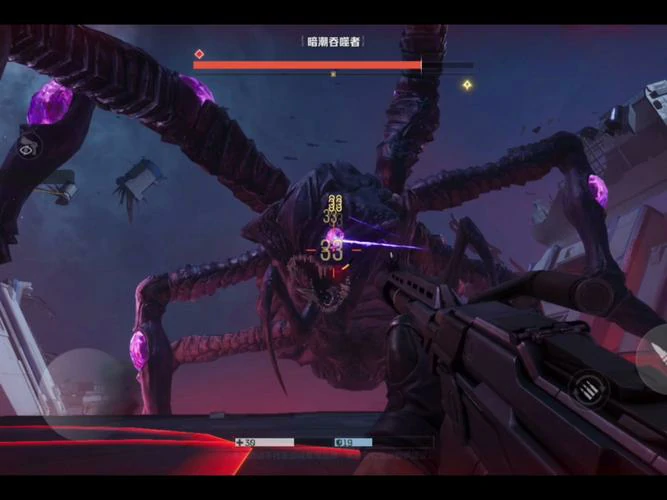Toggle the eye view icon

click(x=27, y=146)
